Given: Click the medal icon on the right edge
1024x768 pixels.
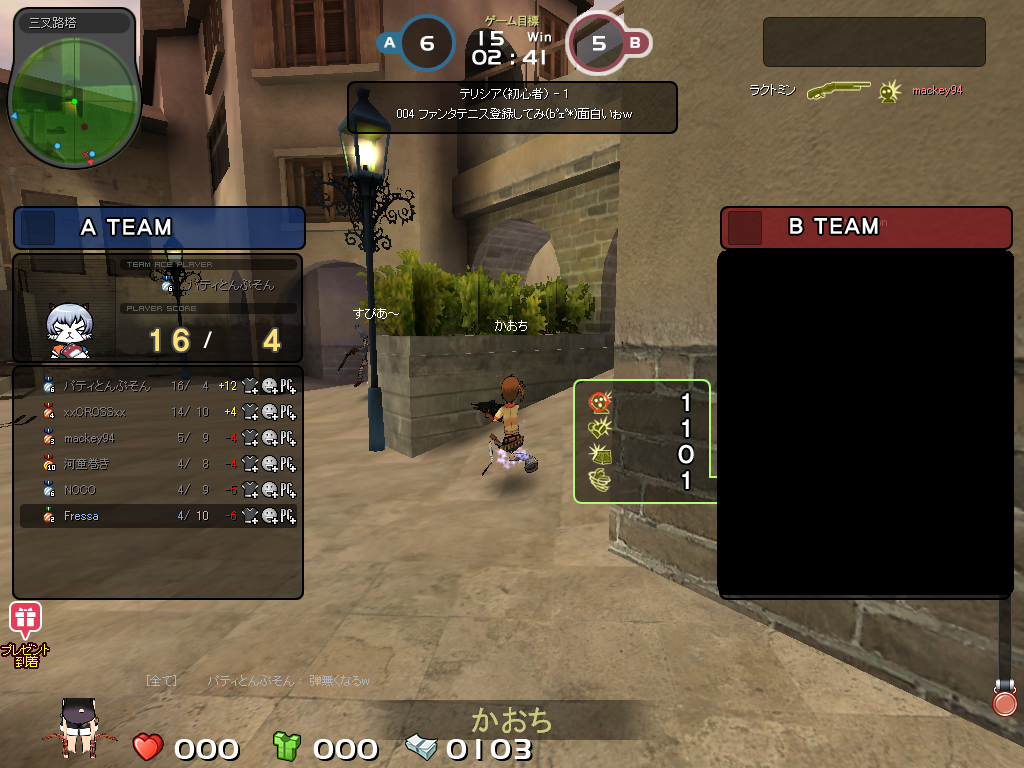Looking at the screenshot, I should point(1004,699).
